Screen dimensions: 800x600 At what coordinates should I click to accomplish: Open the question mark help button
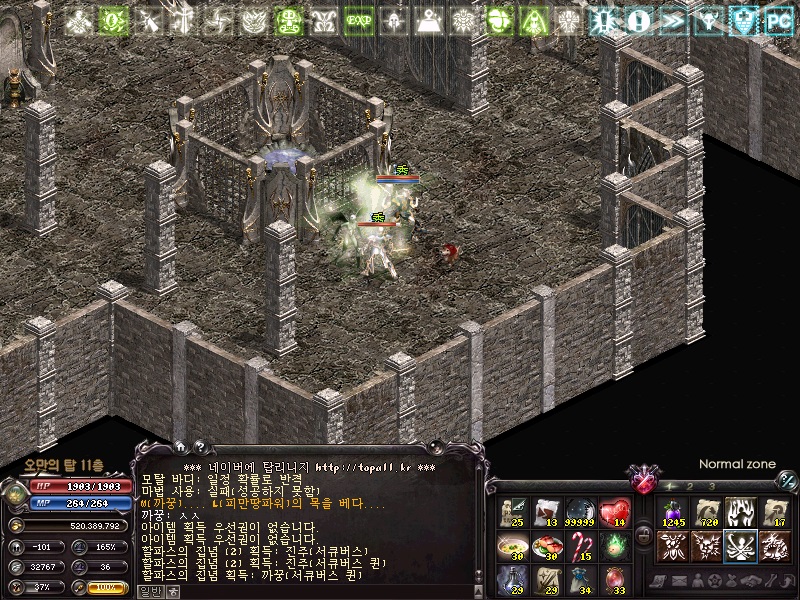coord(198,447)
